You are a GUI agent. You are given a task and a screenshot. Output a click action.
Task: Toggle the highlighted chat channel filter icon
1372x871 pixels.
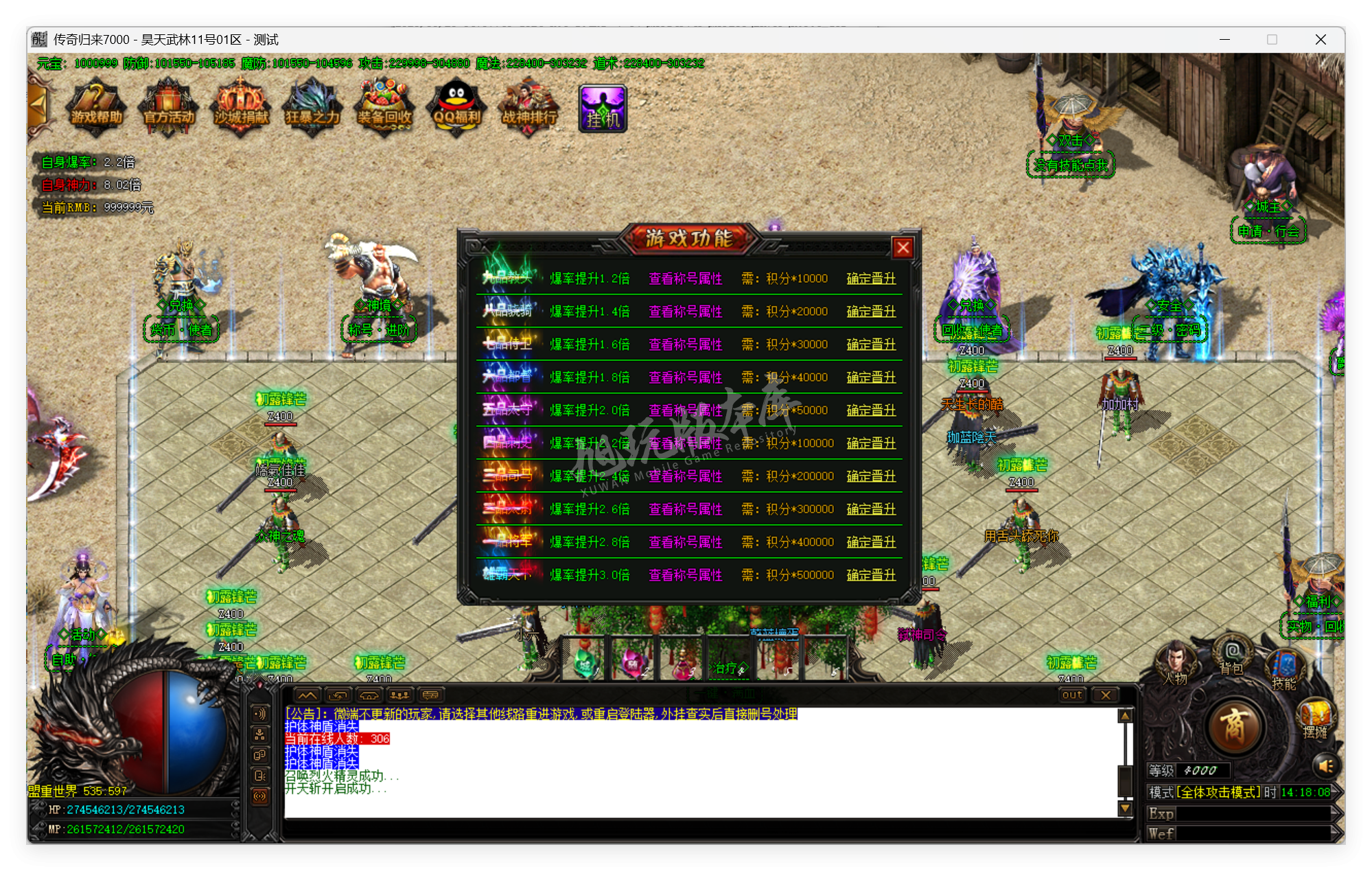[260, 796]
